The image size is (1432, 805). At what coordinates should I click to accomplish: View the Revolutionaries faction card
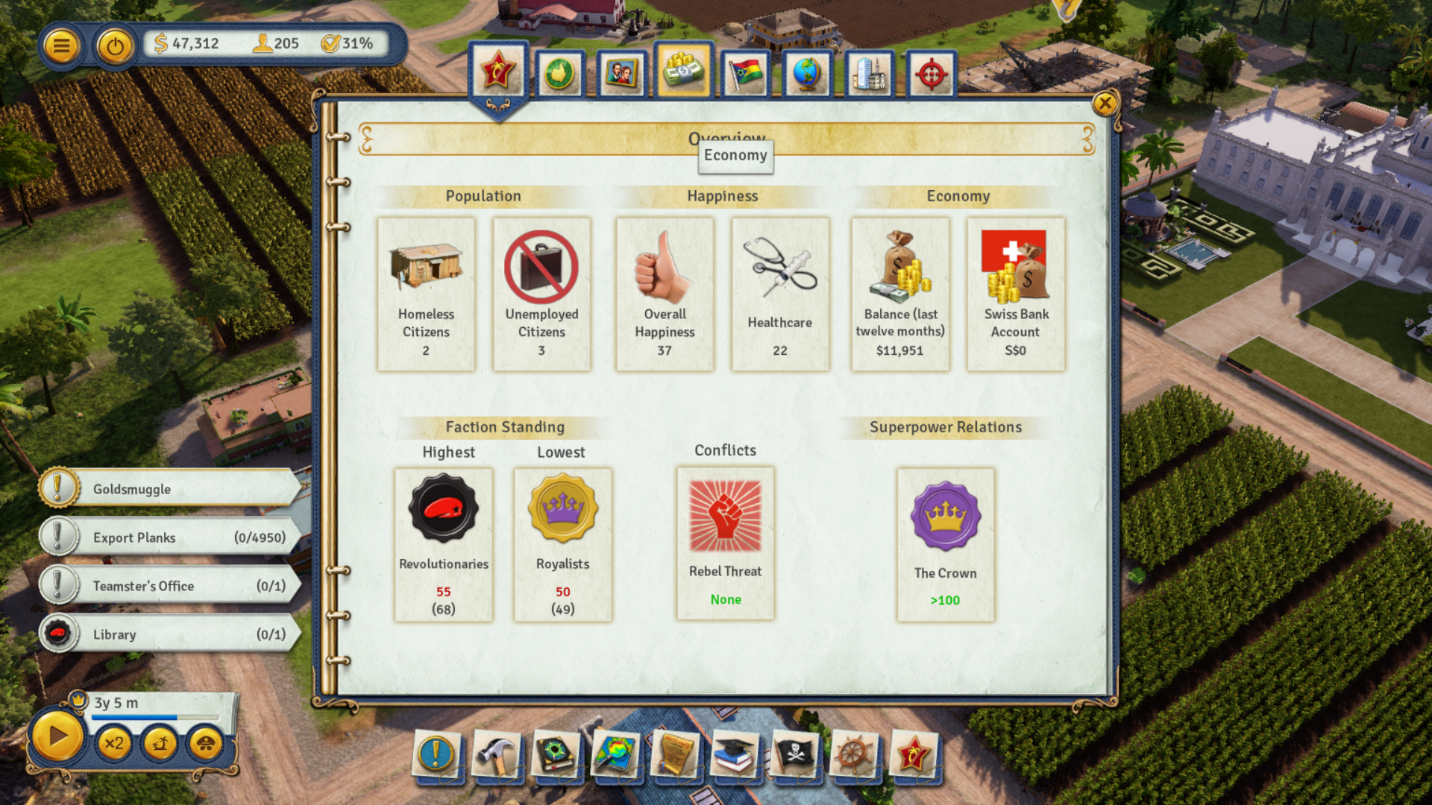point(443,544)
